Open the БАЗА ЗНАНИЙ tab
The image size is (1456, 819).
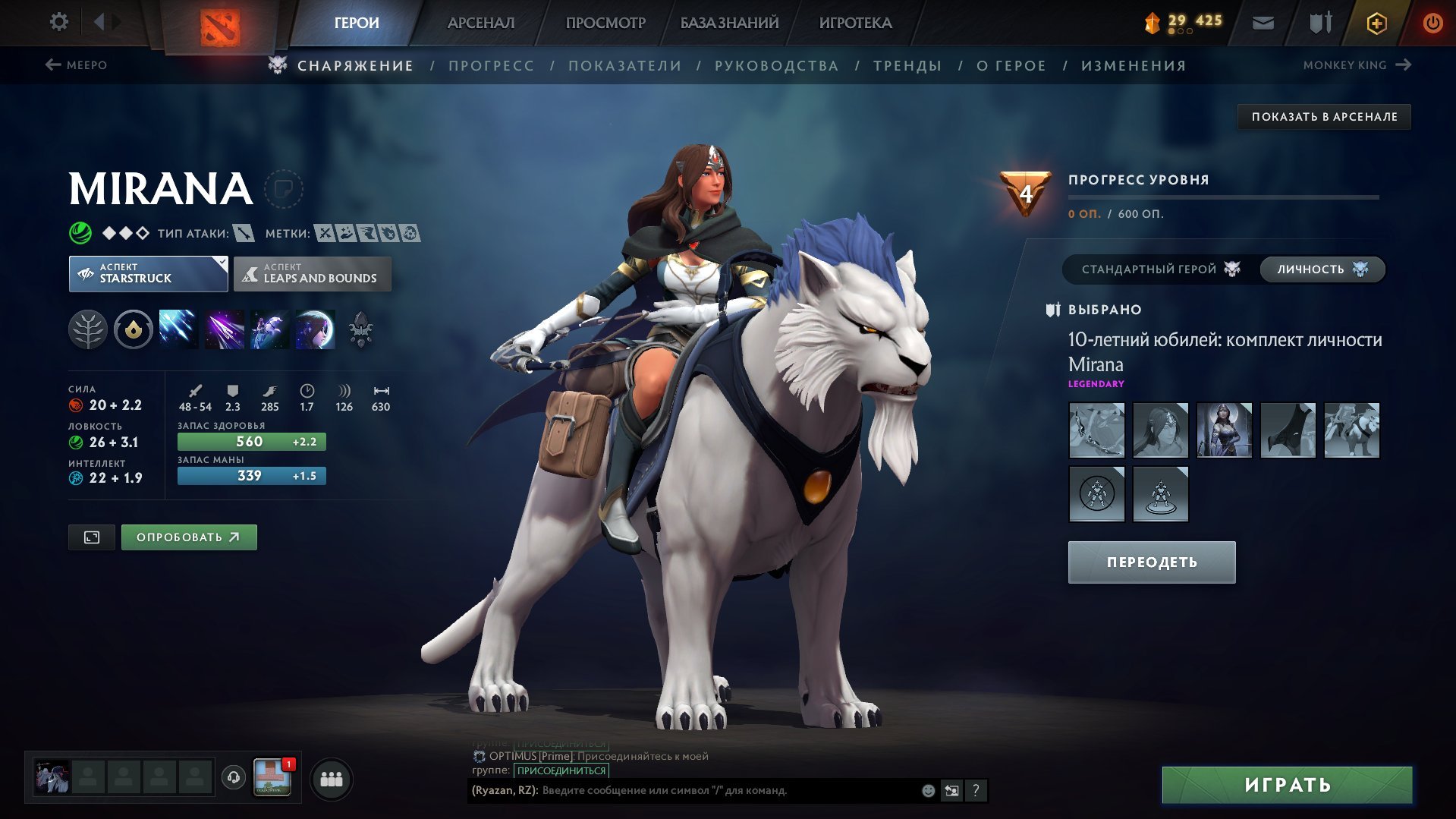(729, 23)
